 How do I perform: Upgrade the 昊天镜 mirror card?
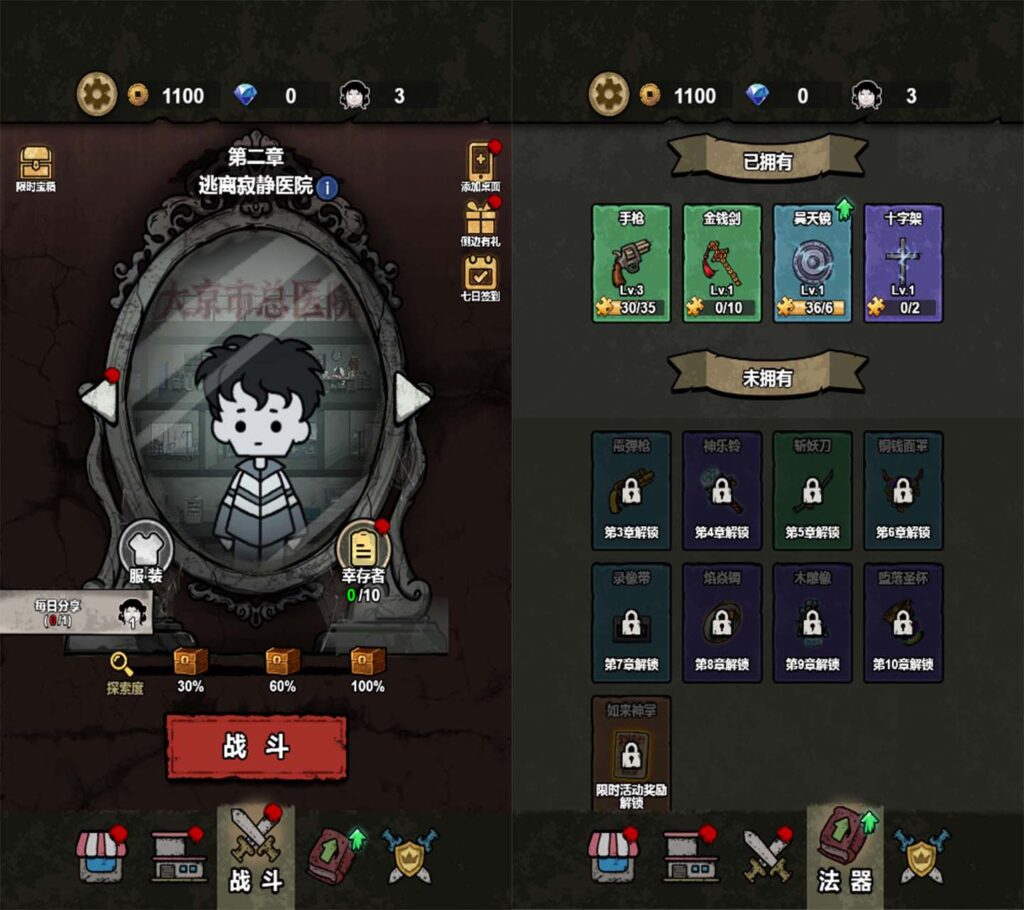(812, 263)
